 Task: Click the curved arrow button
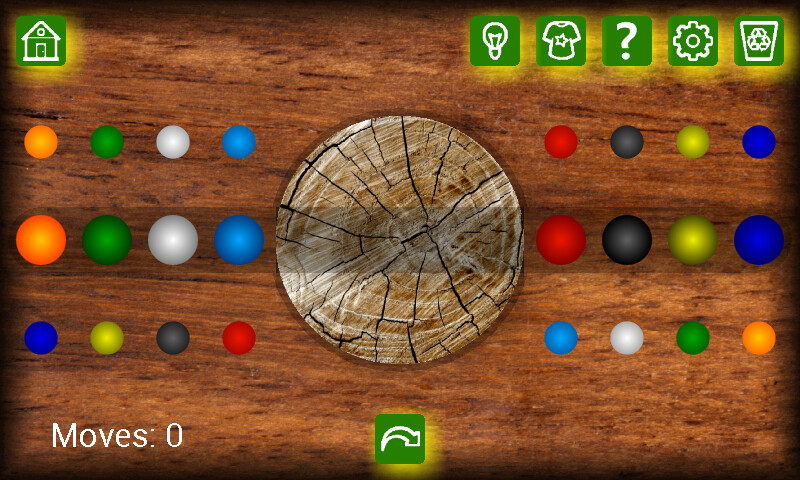point(400,439)
